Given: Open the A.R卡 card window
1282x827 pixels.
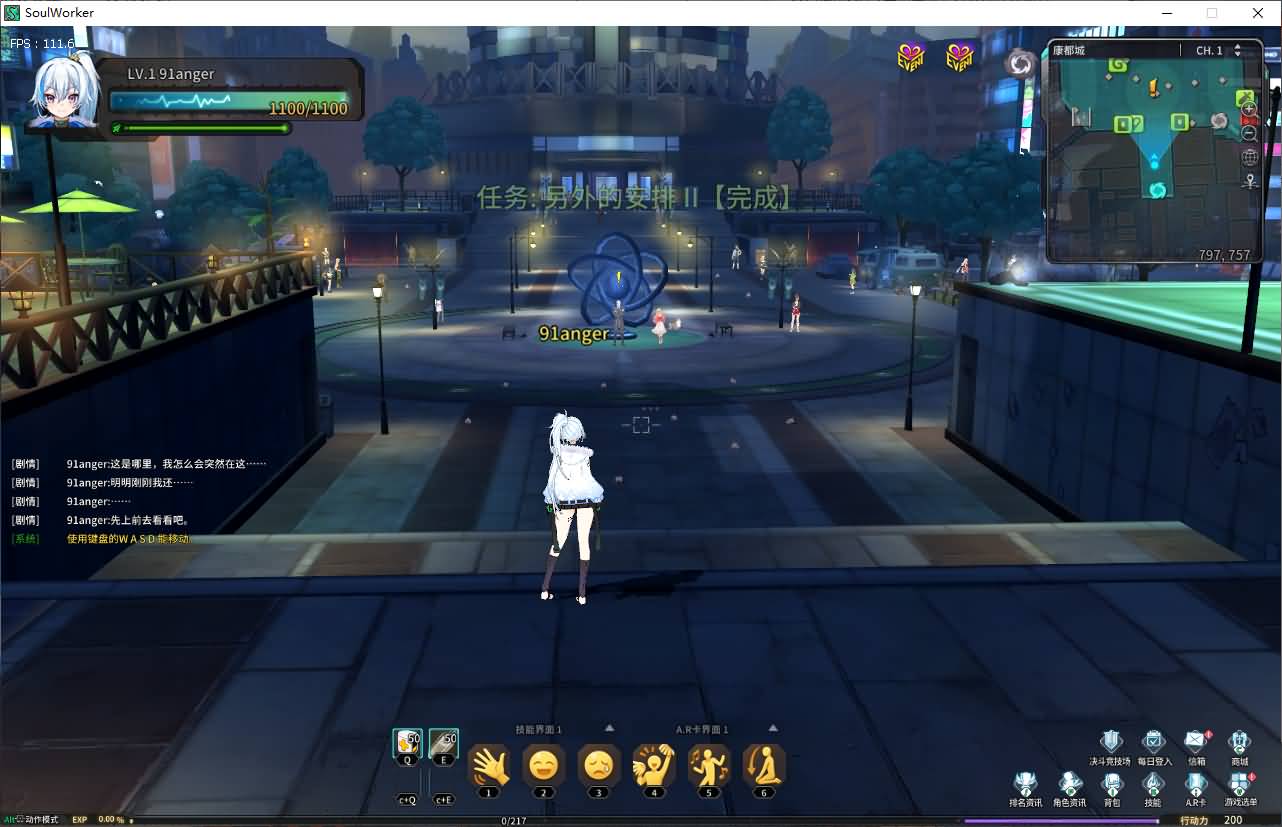Looking at the screenshot, I should coord(1196,786).
